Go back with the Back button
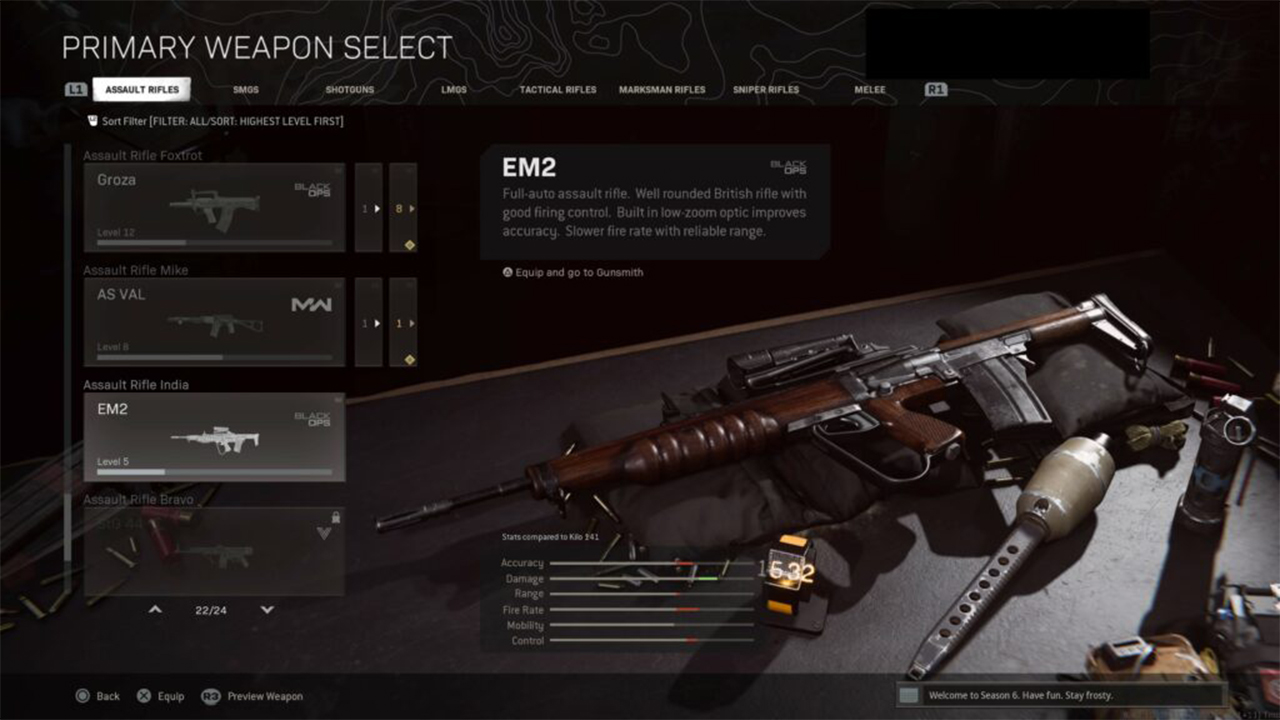The image size is (1280, 720). (x=98, y=696)
